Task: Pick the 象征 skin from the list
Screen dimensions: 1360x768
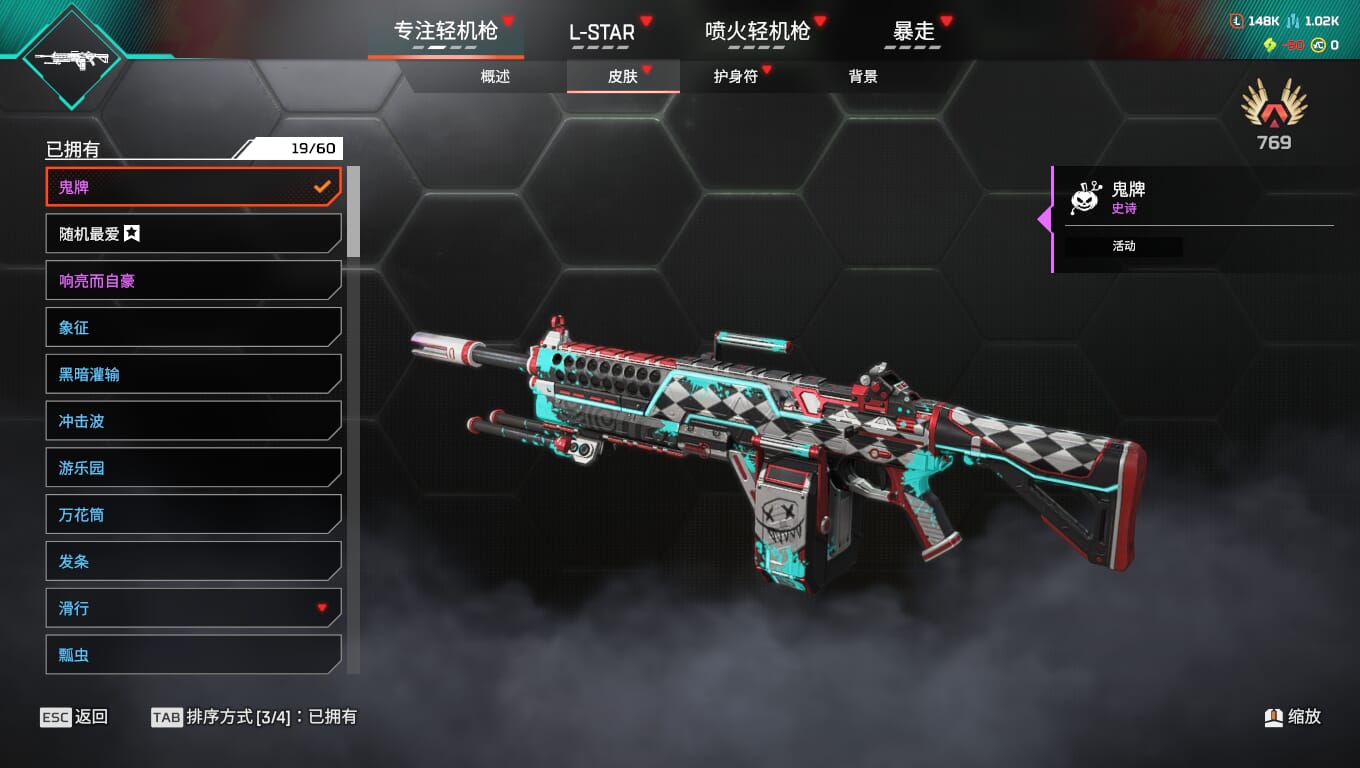Action: click(x=194, y=328)
